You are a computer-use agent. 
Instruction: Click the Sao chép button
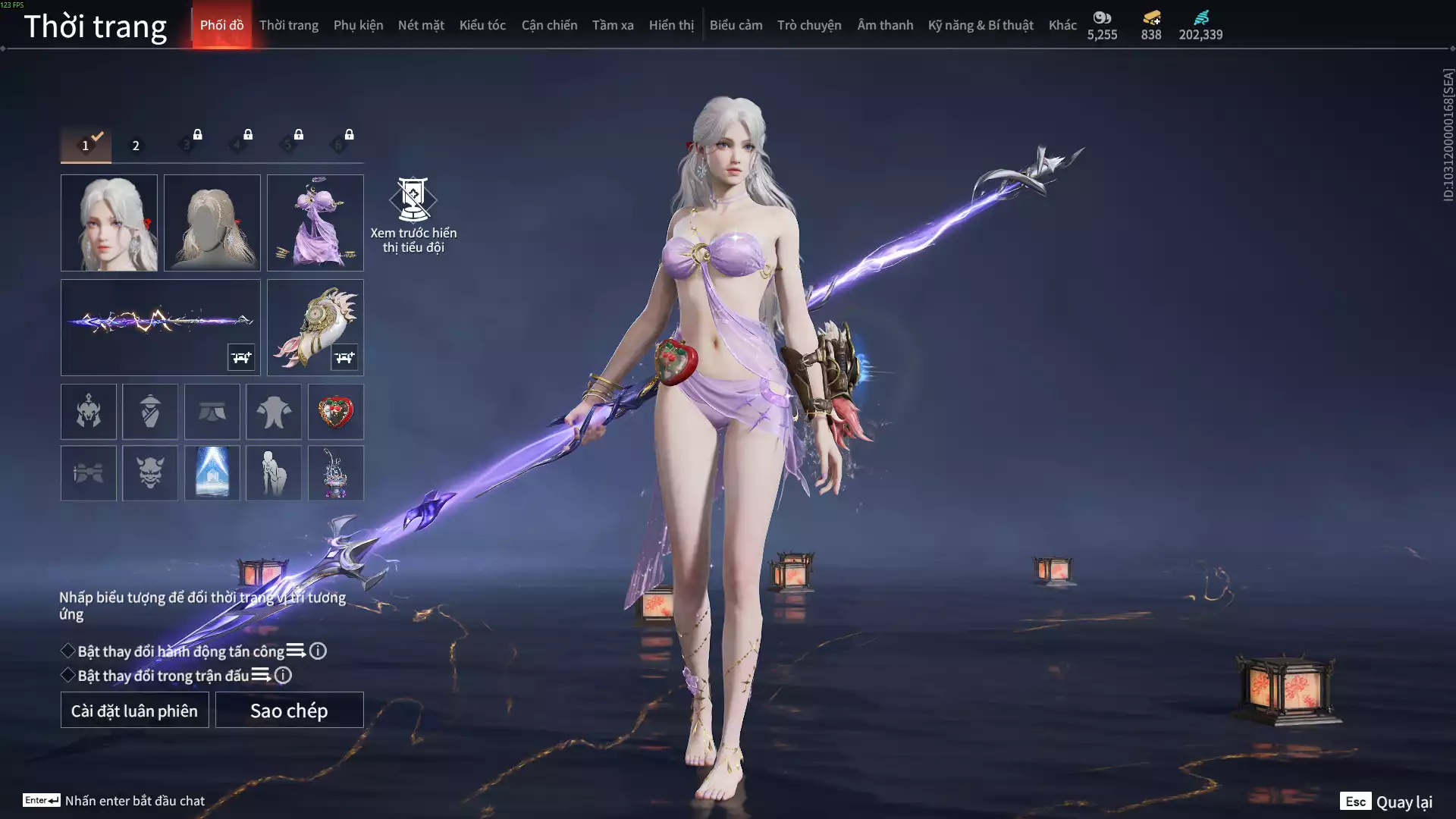pyautogui.click(x=289, y=710)
